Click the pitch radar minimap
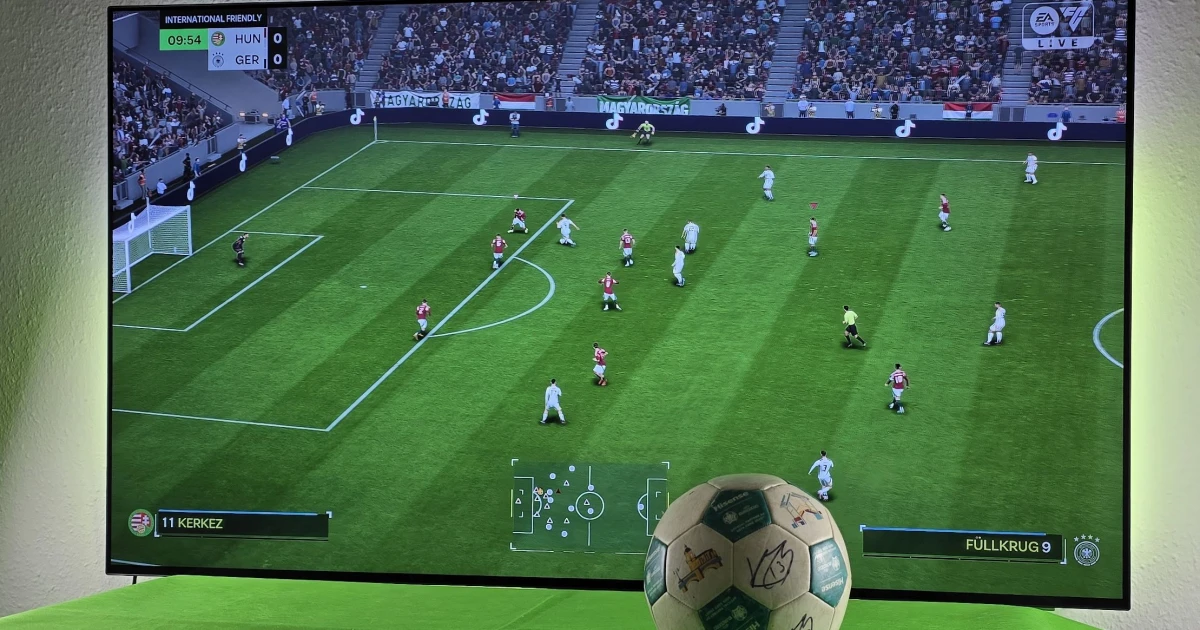1200x630 pixels. 588,505
